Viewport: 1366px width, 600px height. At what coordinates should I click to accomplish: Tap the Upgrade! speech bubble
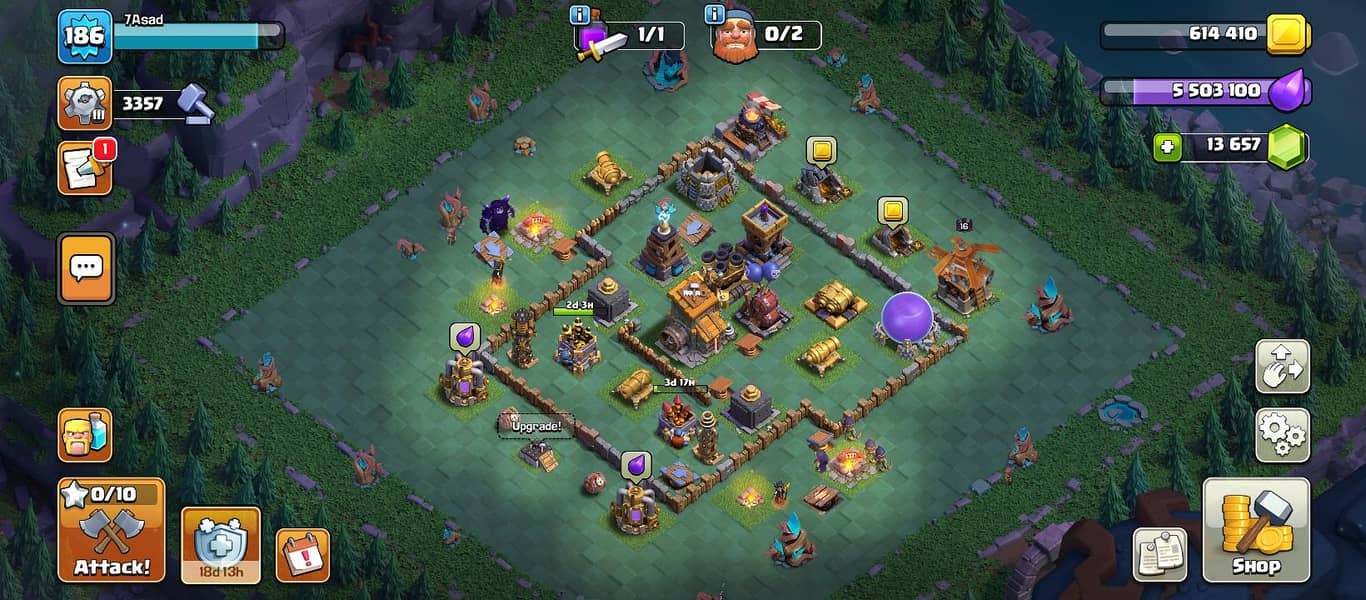pos(536,426)
